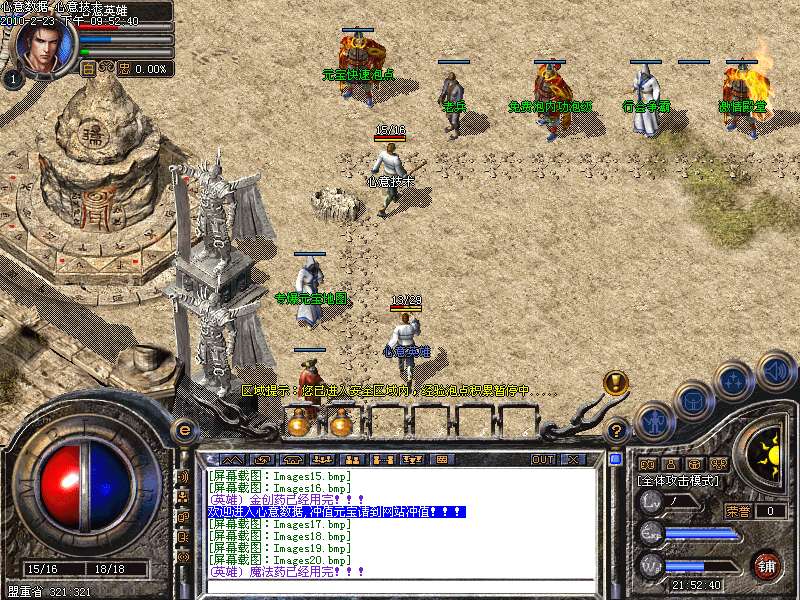The height and width of the screenshot is (600, 800).
Task: Click the round e button beside belt
Action: coord(184,430)
